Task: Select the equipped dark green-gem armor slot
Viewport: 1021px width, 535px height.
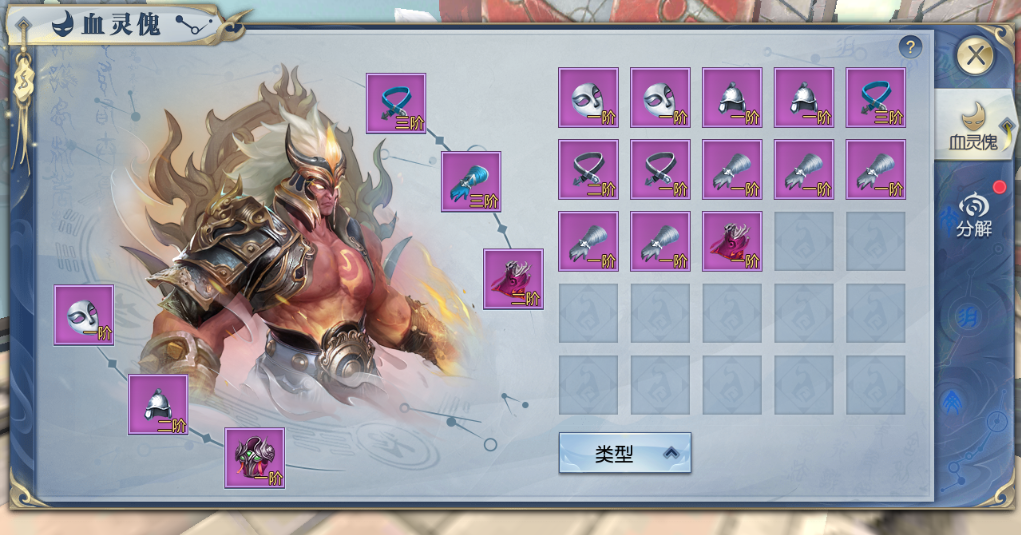Action: coord(255,458)
